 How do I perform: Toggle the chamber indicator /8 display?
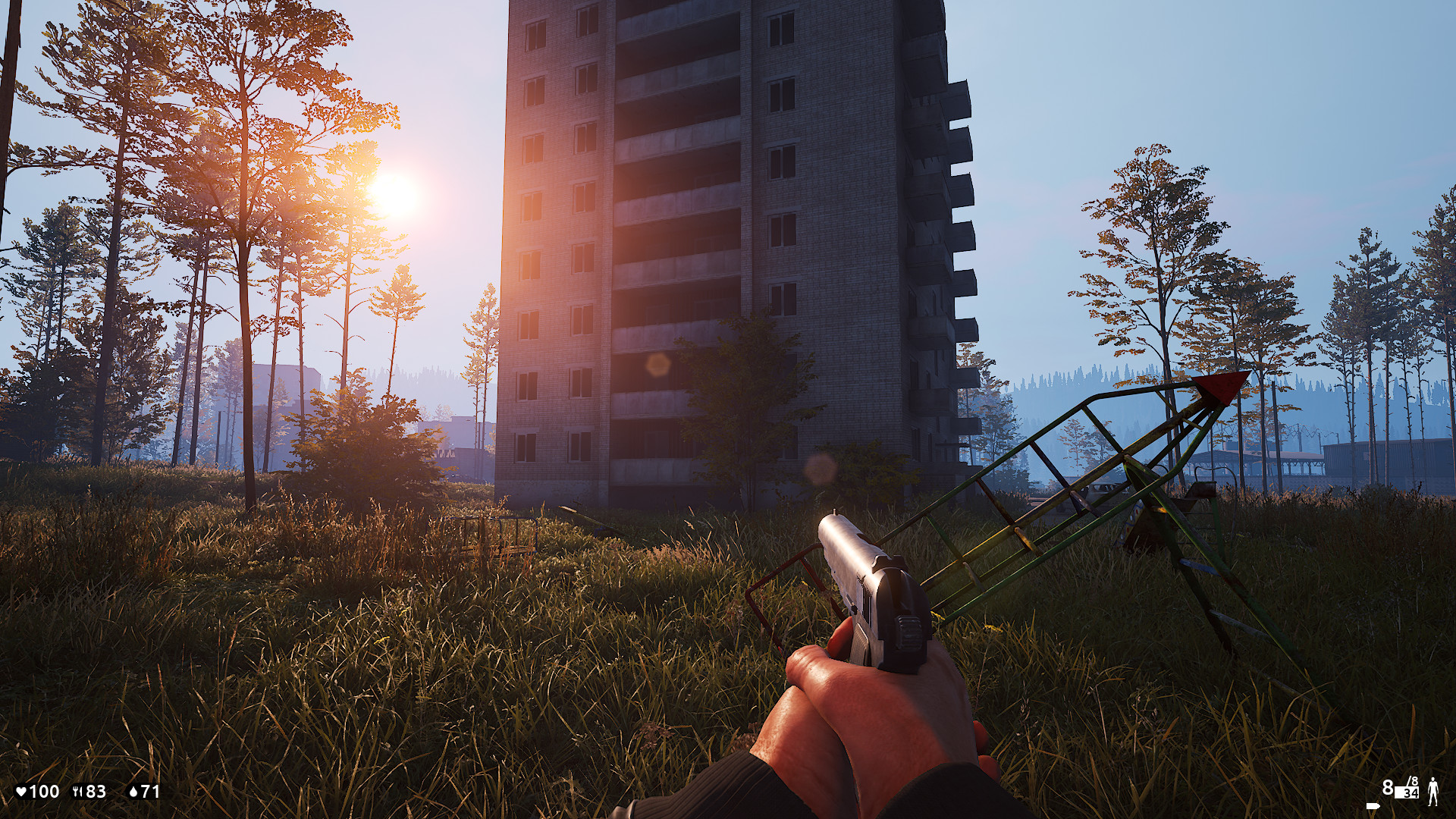(1413, 780)
